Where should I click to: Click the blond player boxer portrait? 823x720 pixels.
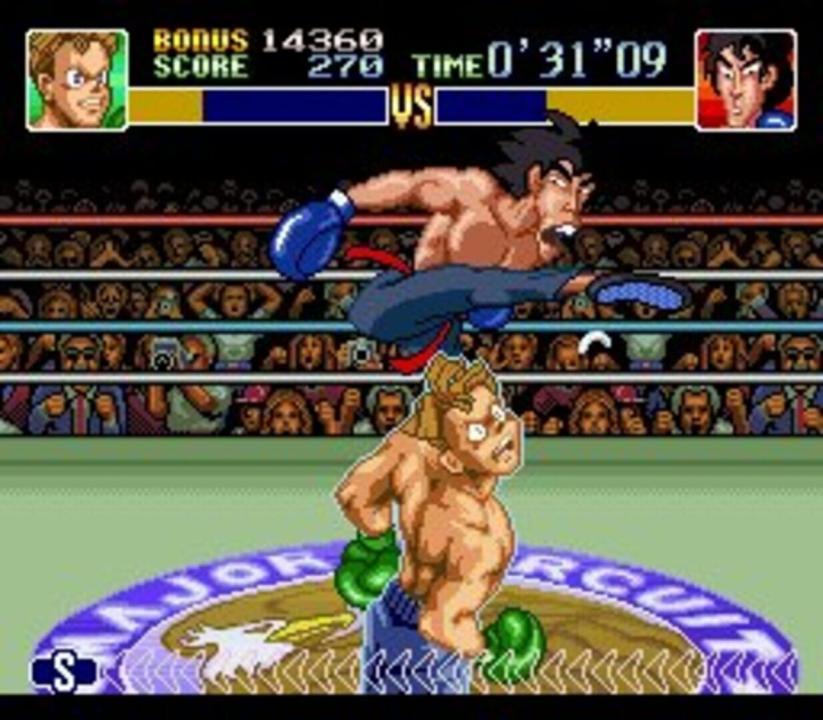[x=77, y=79]
